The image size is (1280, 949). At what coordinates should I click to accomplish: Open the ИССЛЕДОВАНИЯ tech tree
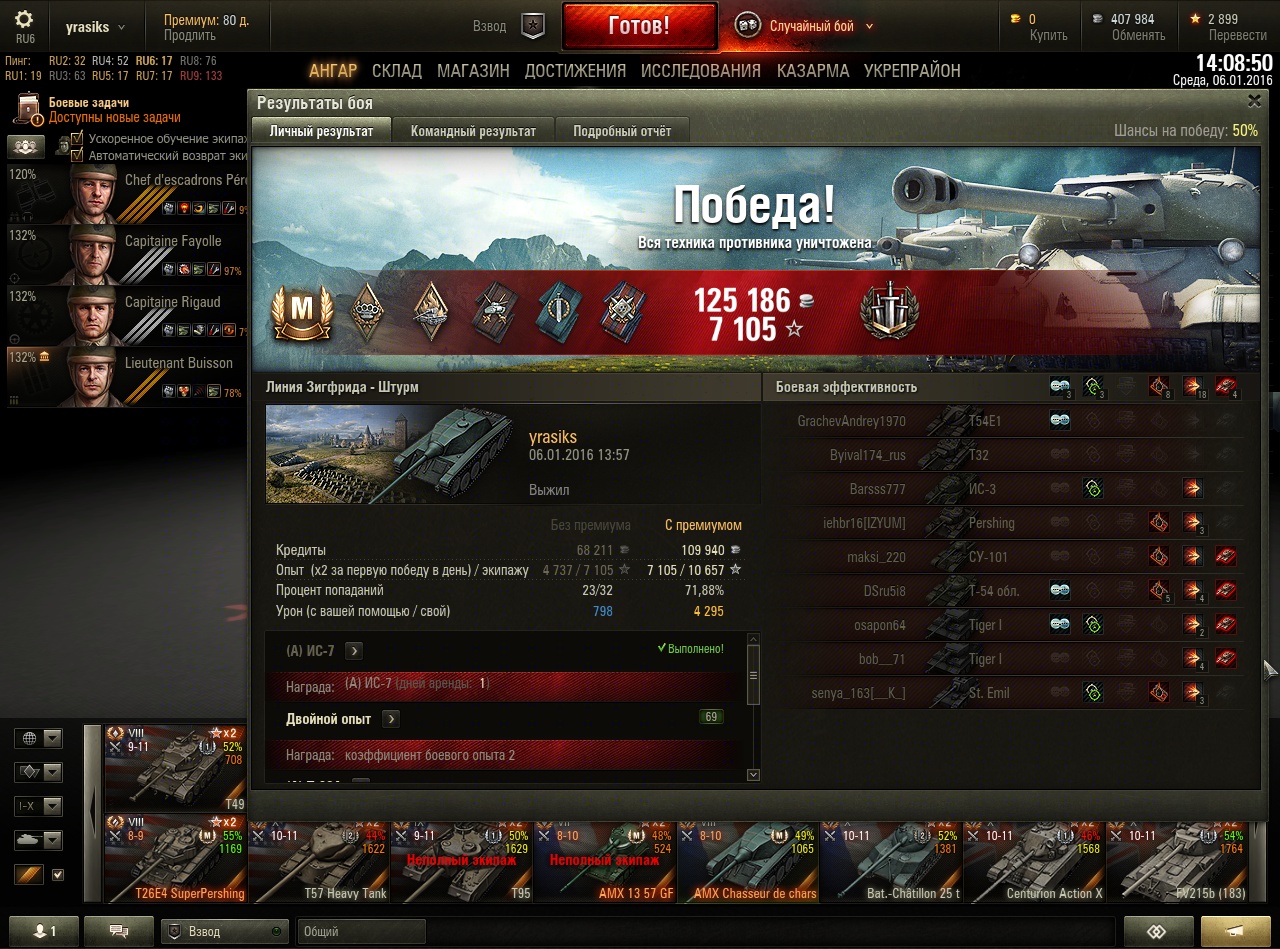coord(700,71)
